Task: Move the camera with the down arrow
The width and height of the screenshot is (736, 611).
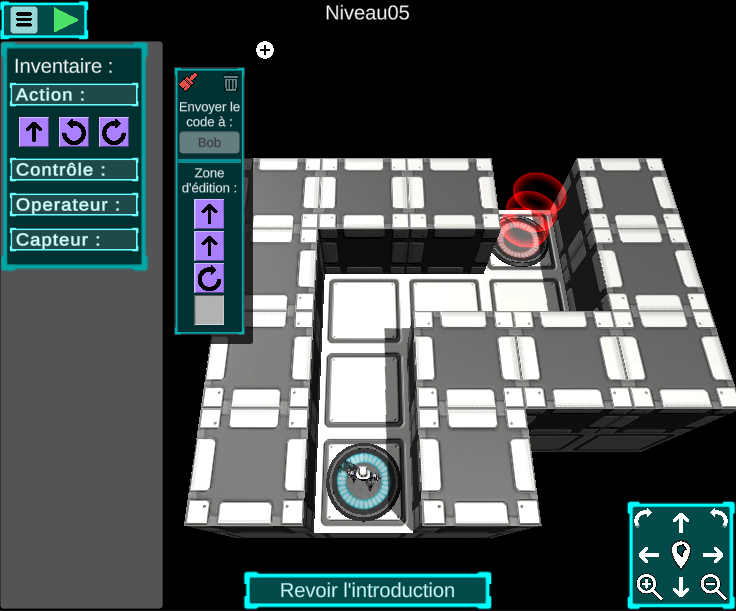Action: (x=681, y=587)
